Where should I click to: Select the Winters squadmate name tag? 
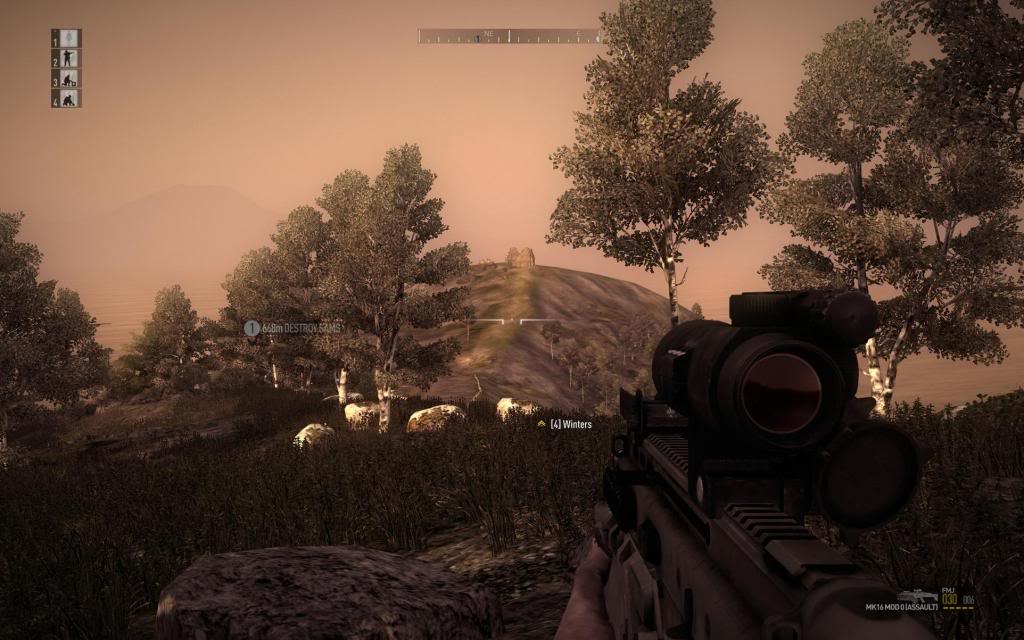click(x=565, y=424)
